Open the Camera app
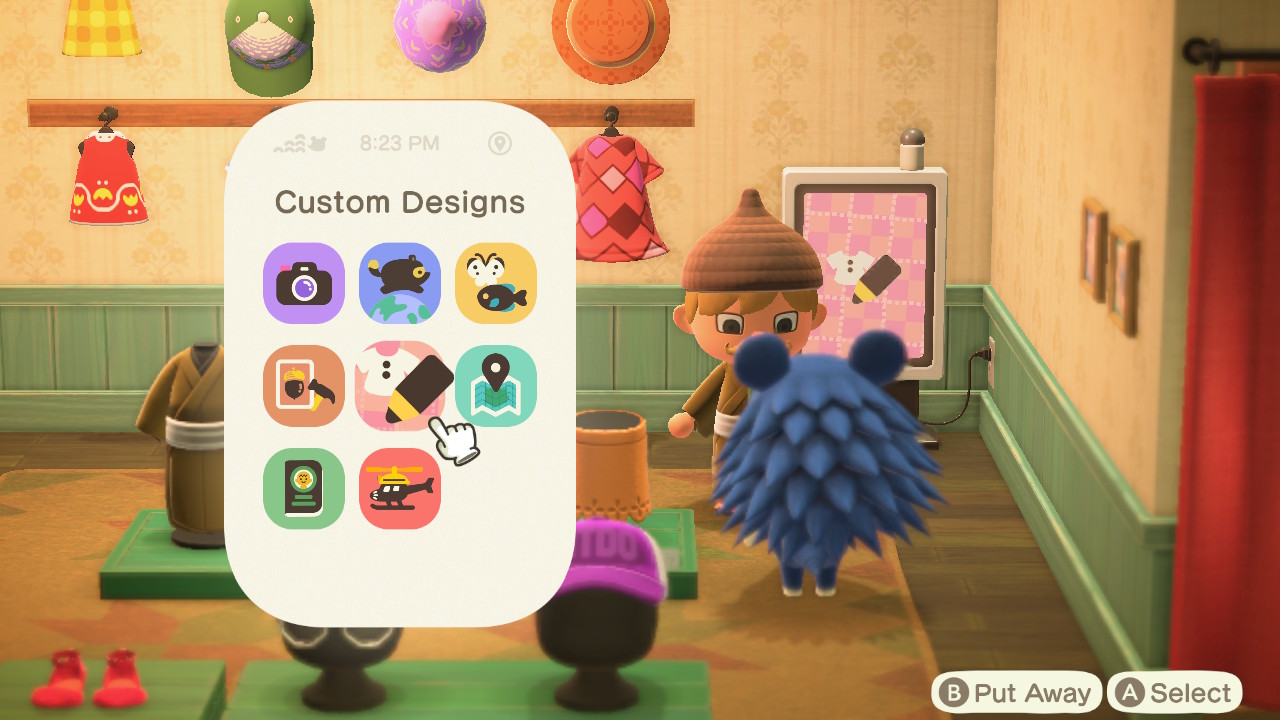The height and width of the screenshot is (720, 1280). point(303,284)
